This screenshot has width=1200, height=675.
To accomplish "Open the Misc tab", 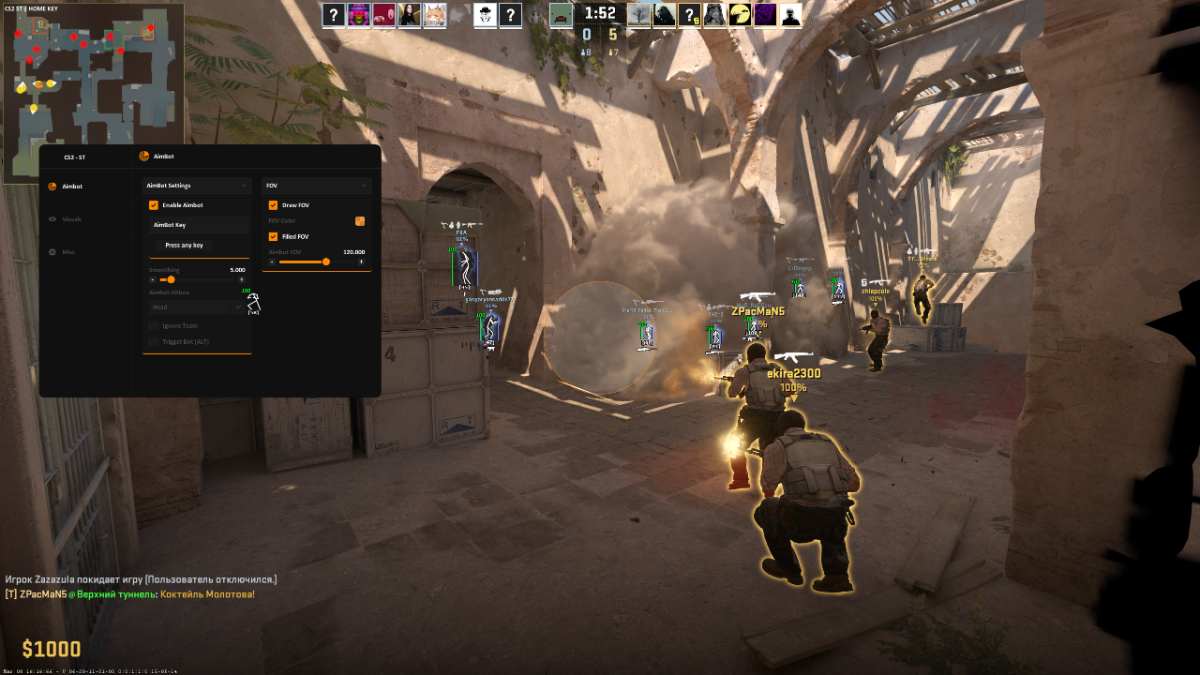I will click(x=69, y=252).
